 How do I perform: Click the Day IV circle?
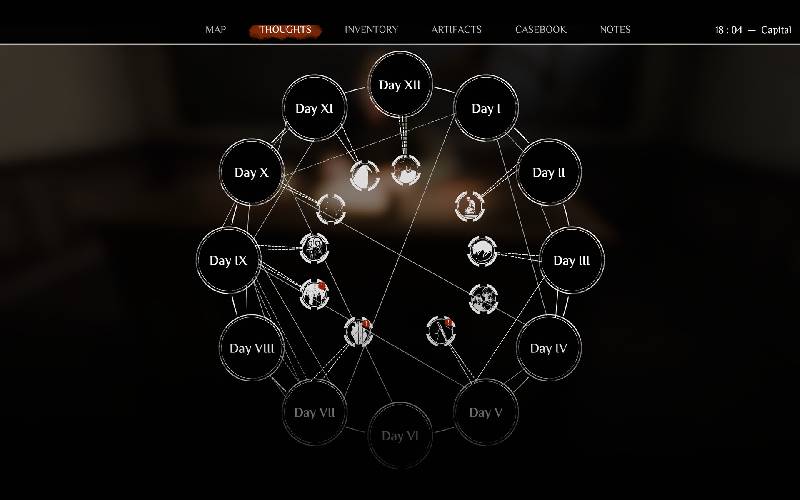[548, 348]
